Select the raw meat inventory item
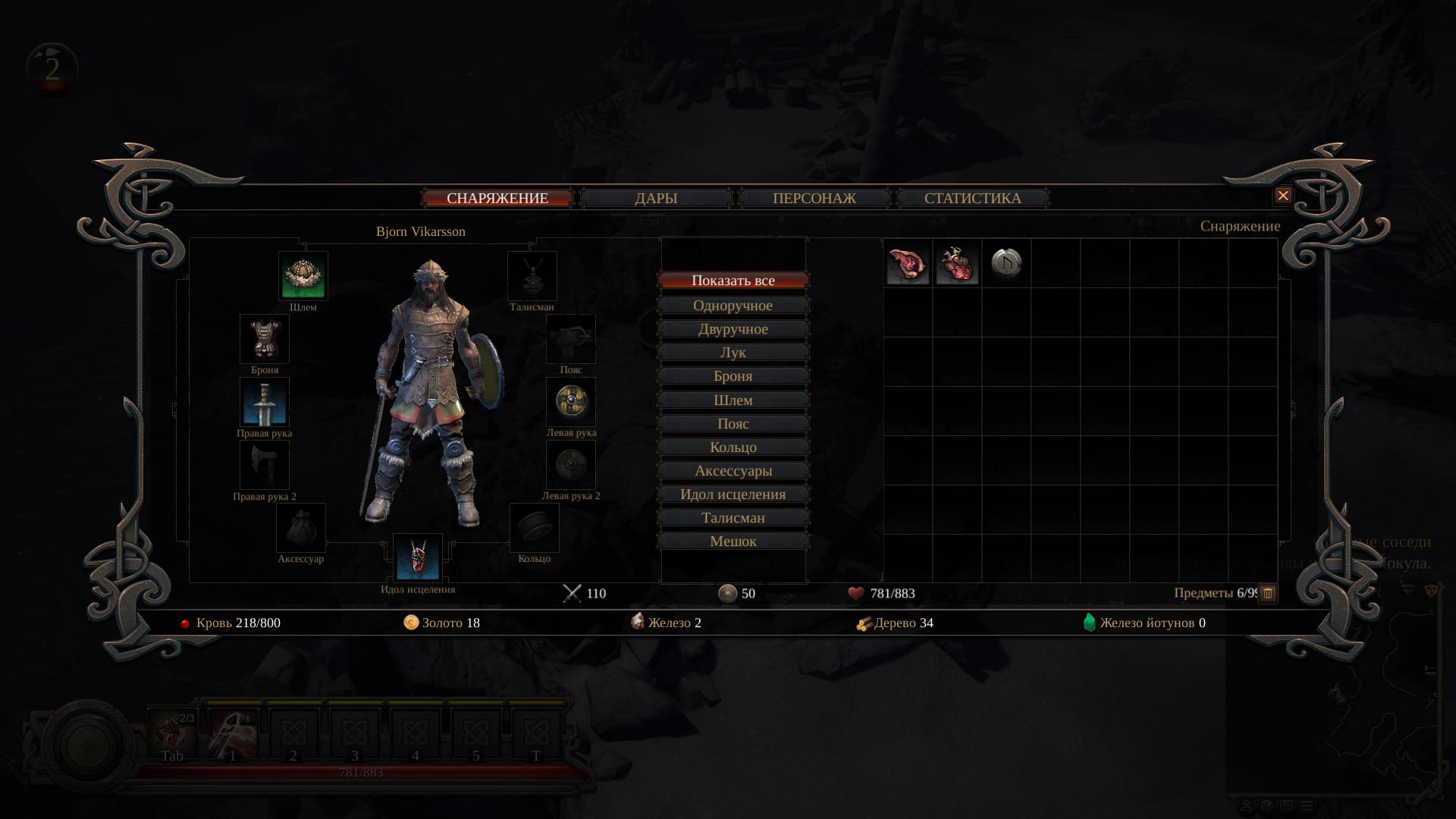The image size is (1456, 819). pyautogui.click(x=908, y=264)
